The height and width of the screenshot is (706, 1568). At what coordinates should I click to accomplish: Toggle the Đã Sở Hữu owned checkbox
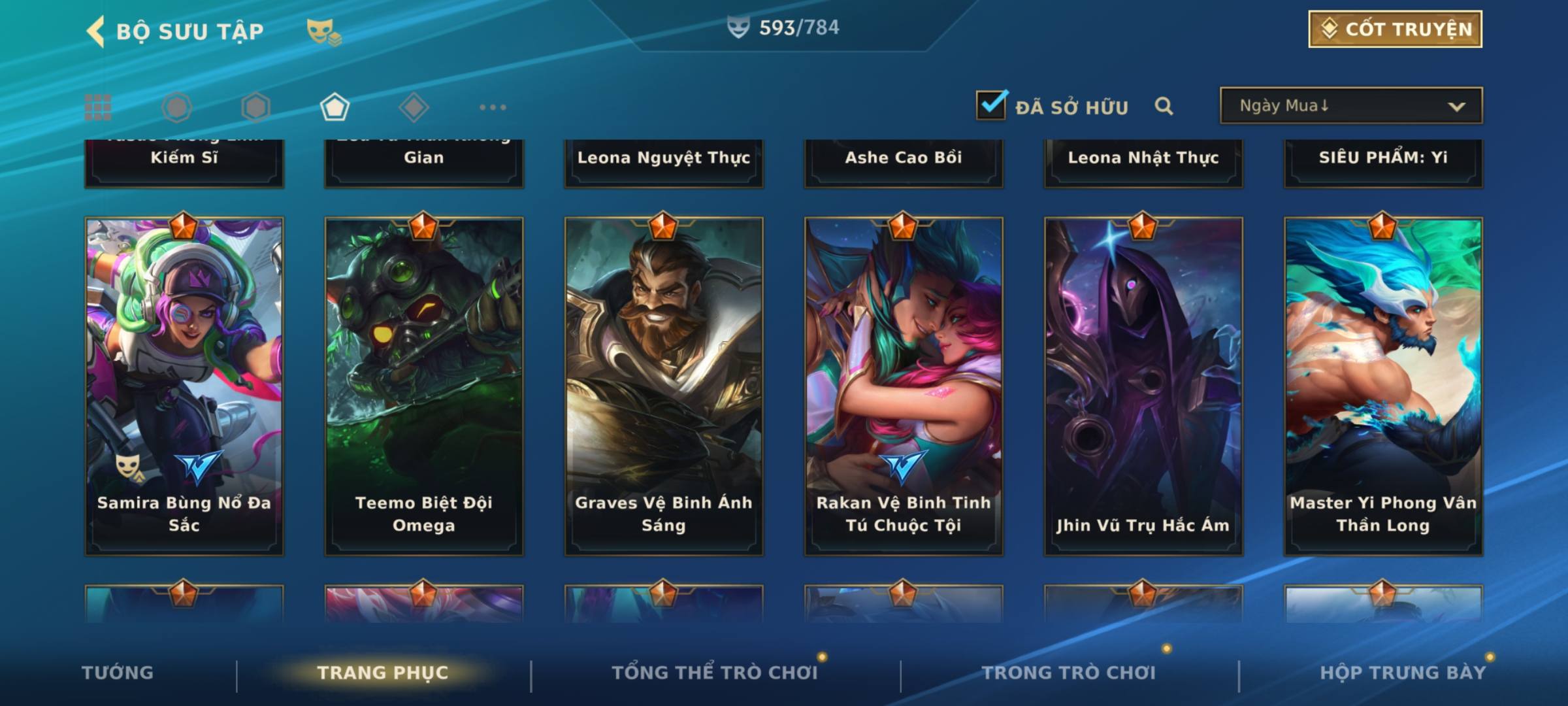pyautogui.click(x=991, y=105)
